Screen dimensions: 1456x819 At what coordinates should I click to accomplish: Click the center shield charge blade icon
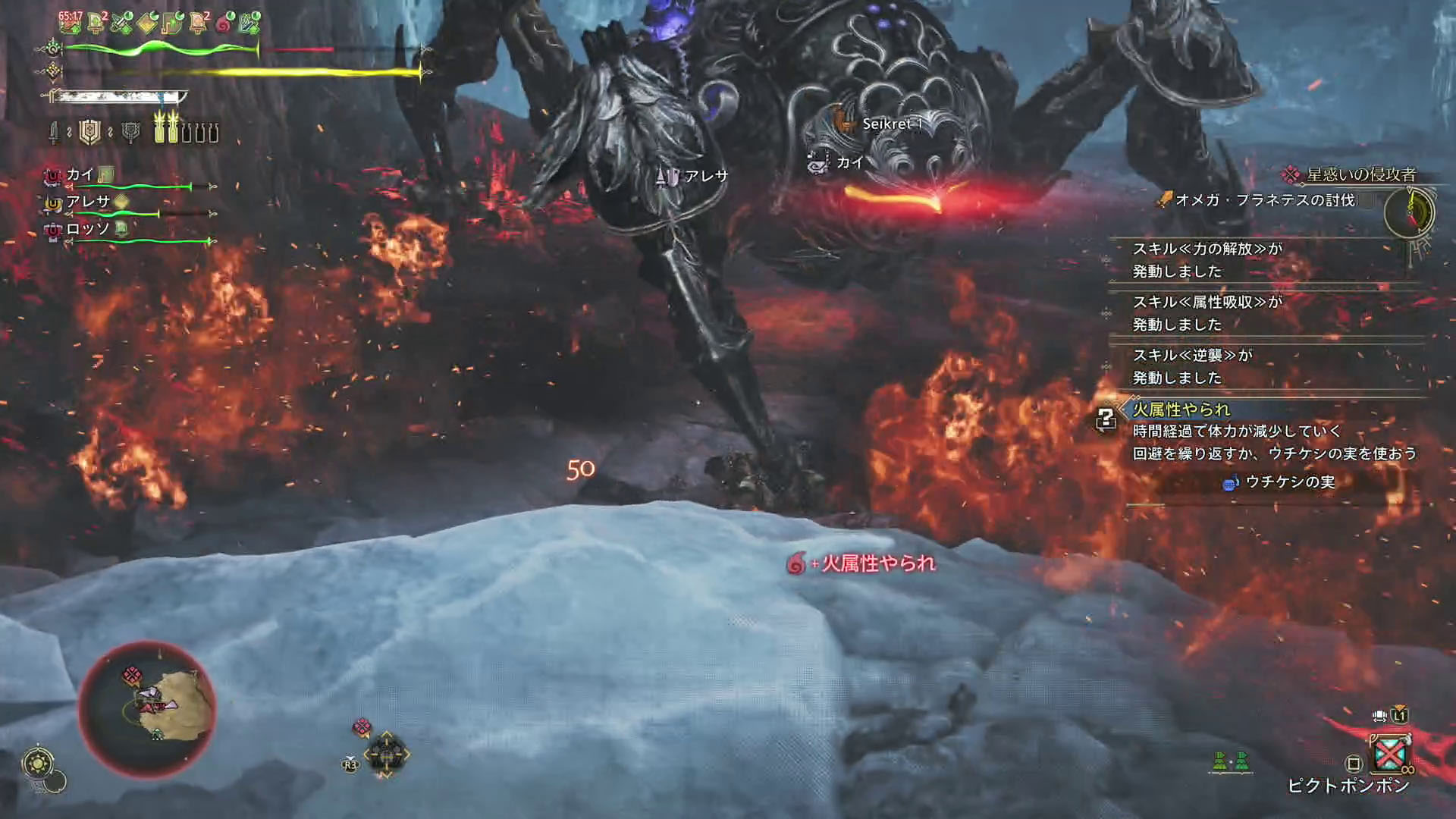90,133
